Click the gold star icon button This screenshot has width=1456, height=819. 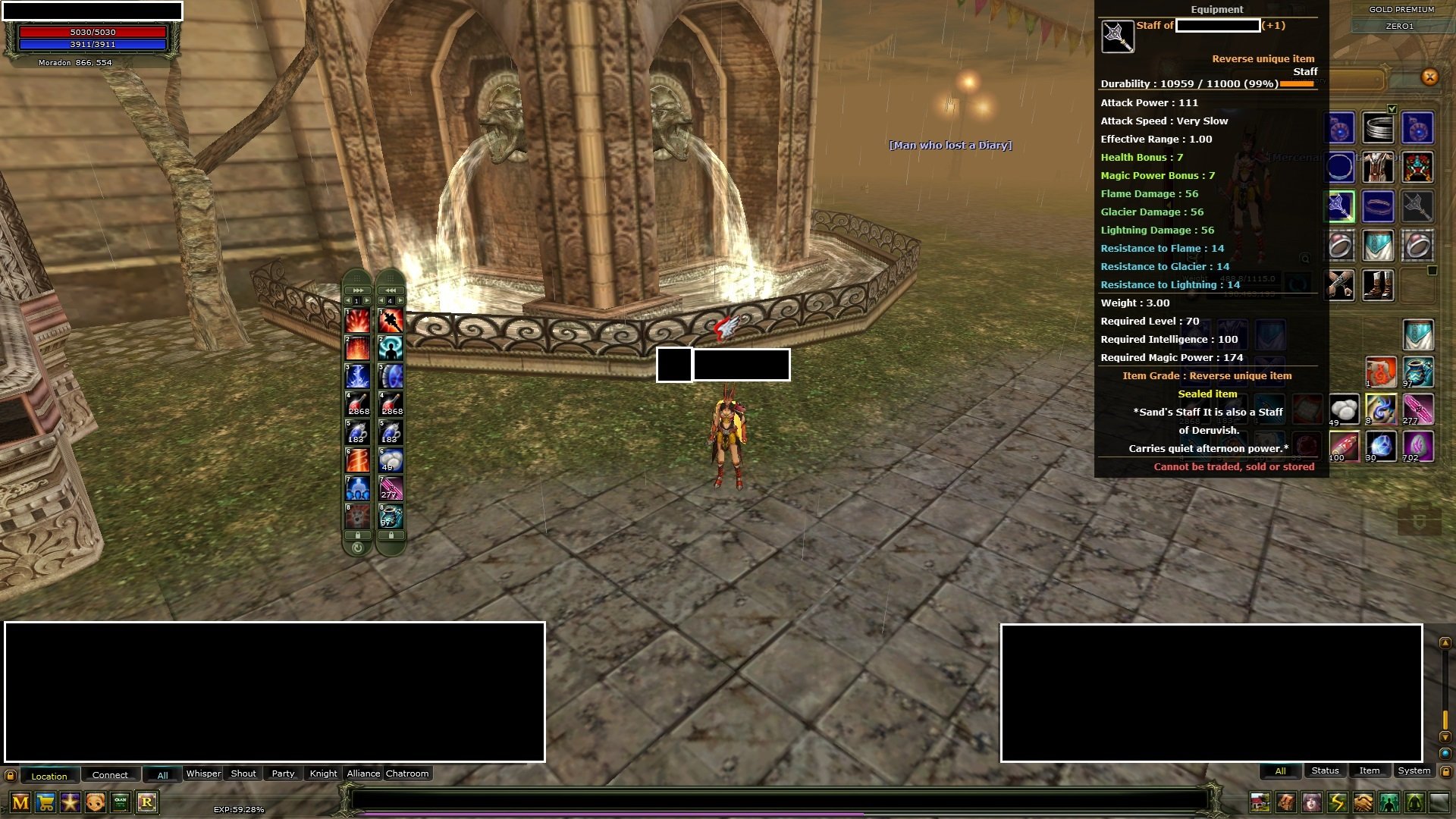[71, 802]
